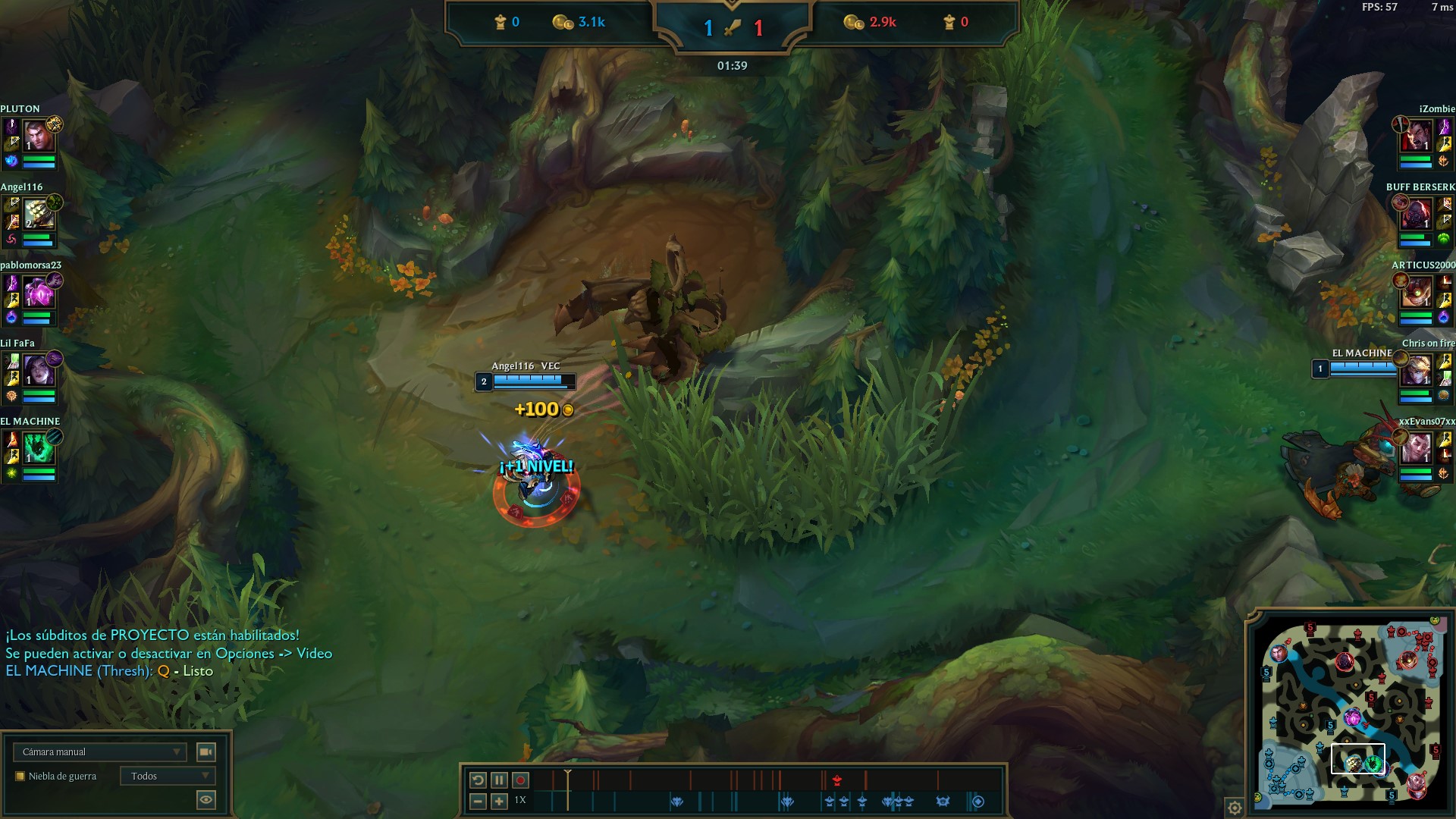Click the rewind replay button
Viewport: 1456px width, 819px height.
point(478,780)
